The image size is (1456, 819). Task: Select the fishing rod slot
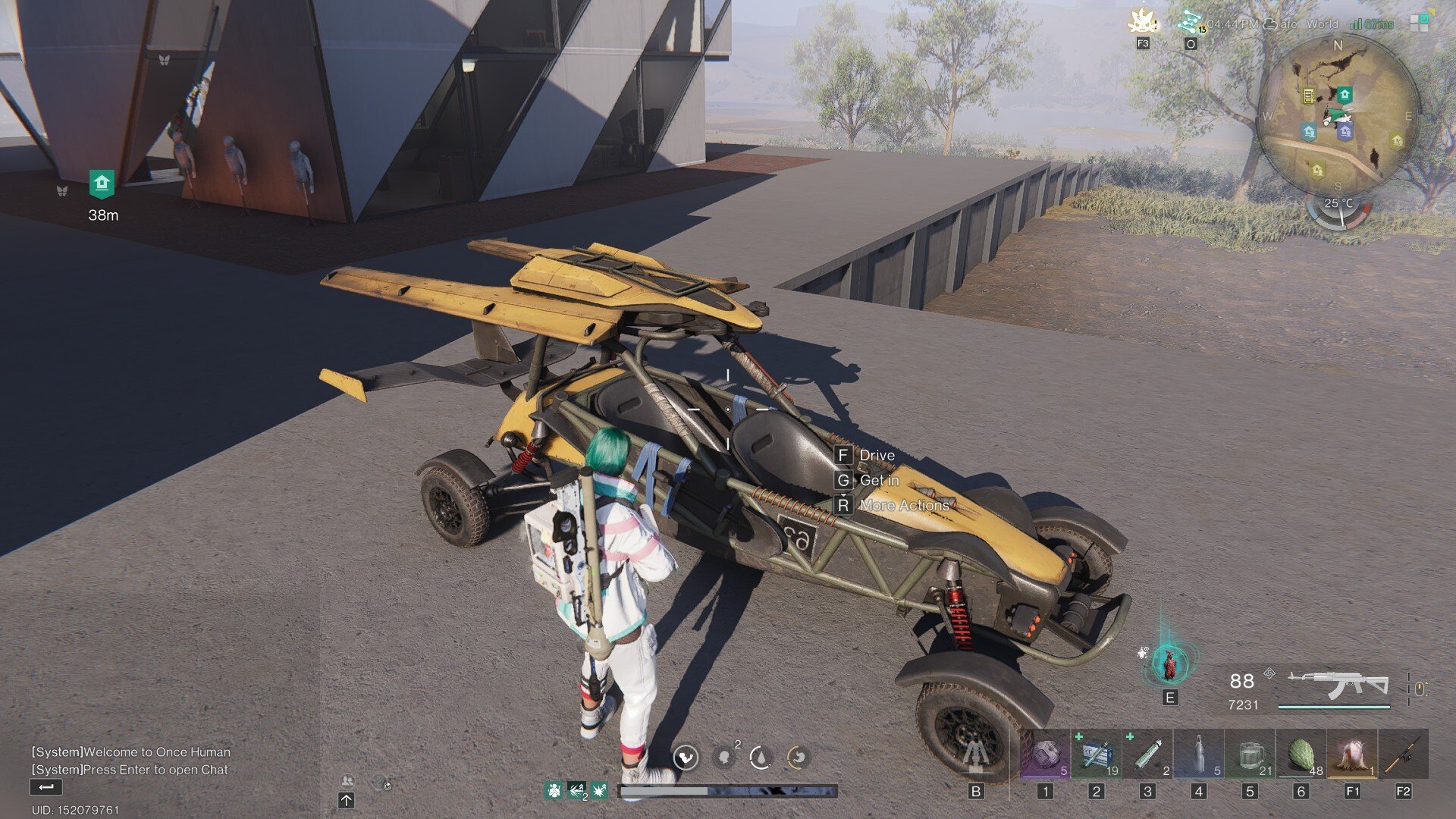(1403, 755)
